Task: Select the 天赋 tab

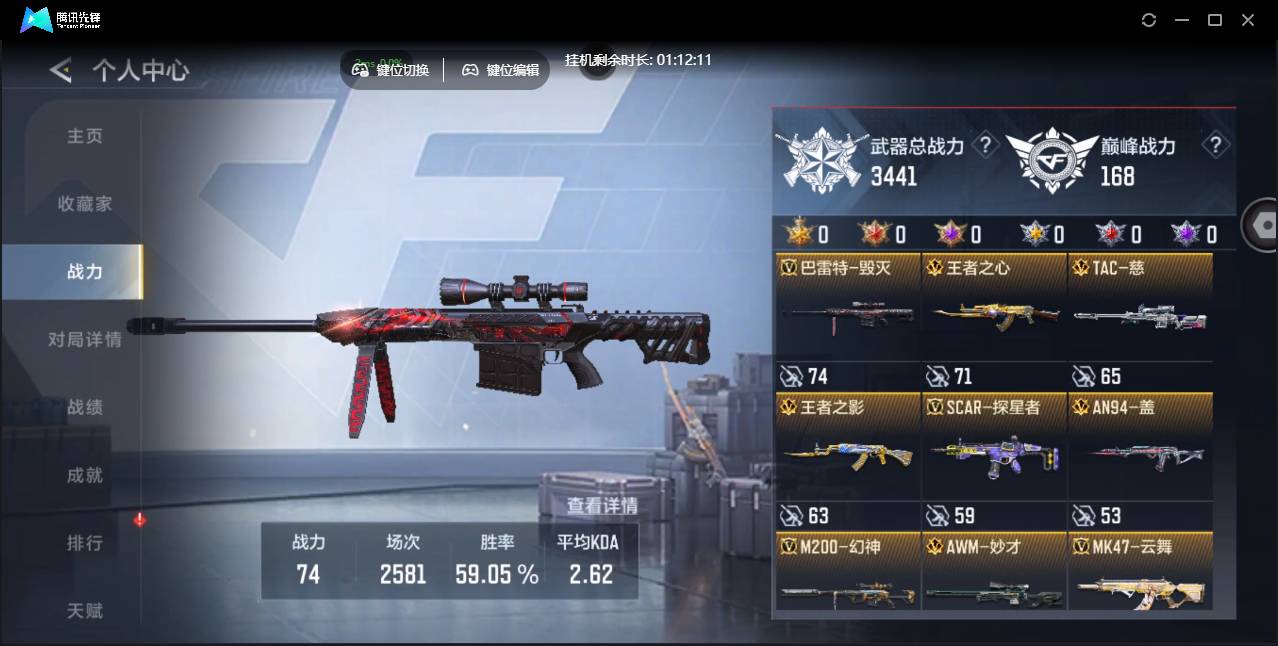Action: (x=85, y=610)
